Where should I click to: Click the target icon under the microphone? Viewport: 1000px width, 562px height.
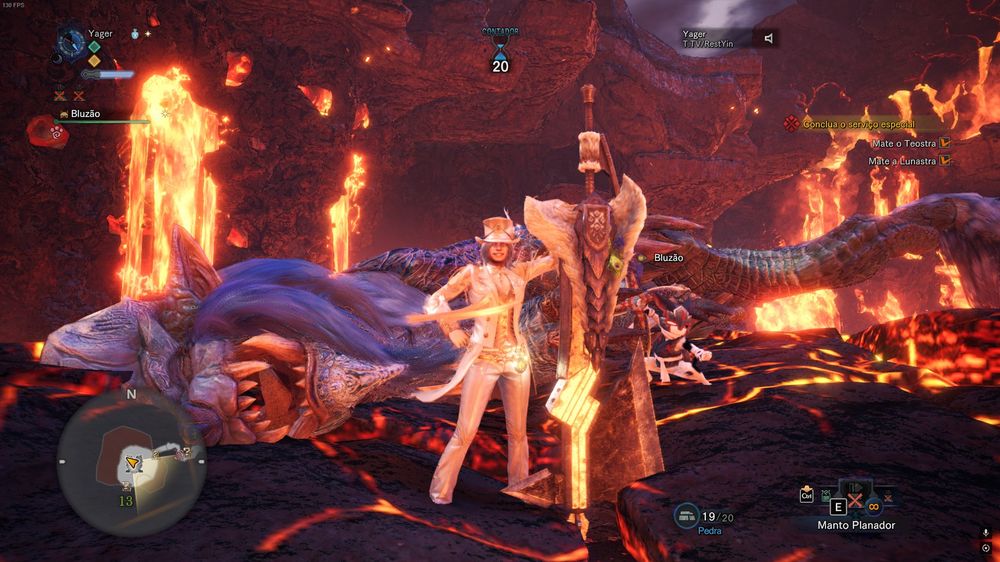pyautogui.click(x=985, y=548)
